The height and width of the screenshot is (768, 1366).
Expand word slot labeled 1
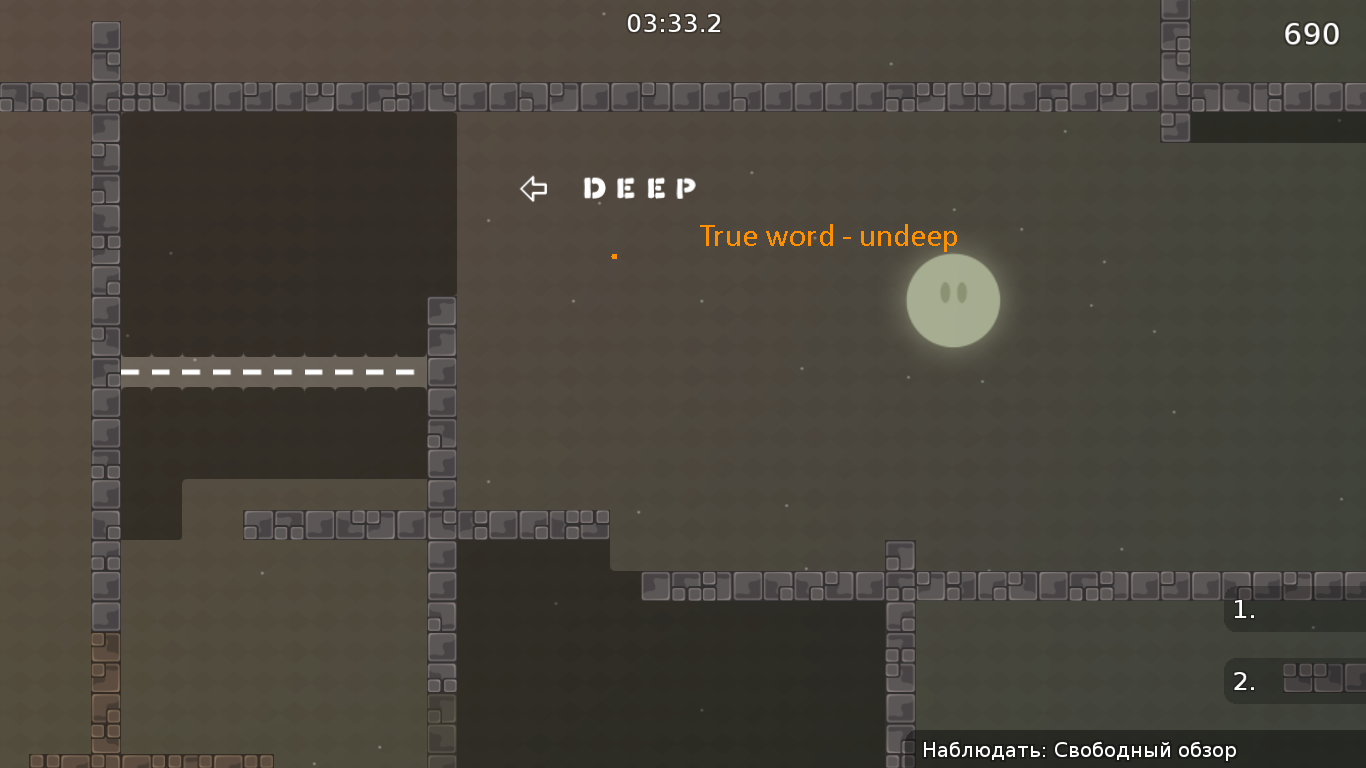coord(1244,610)
